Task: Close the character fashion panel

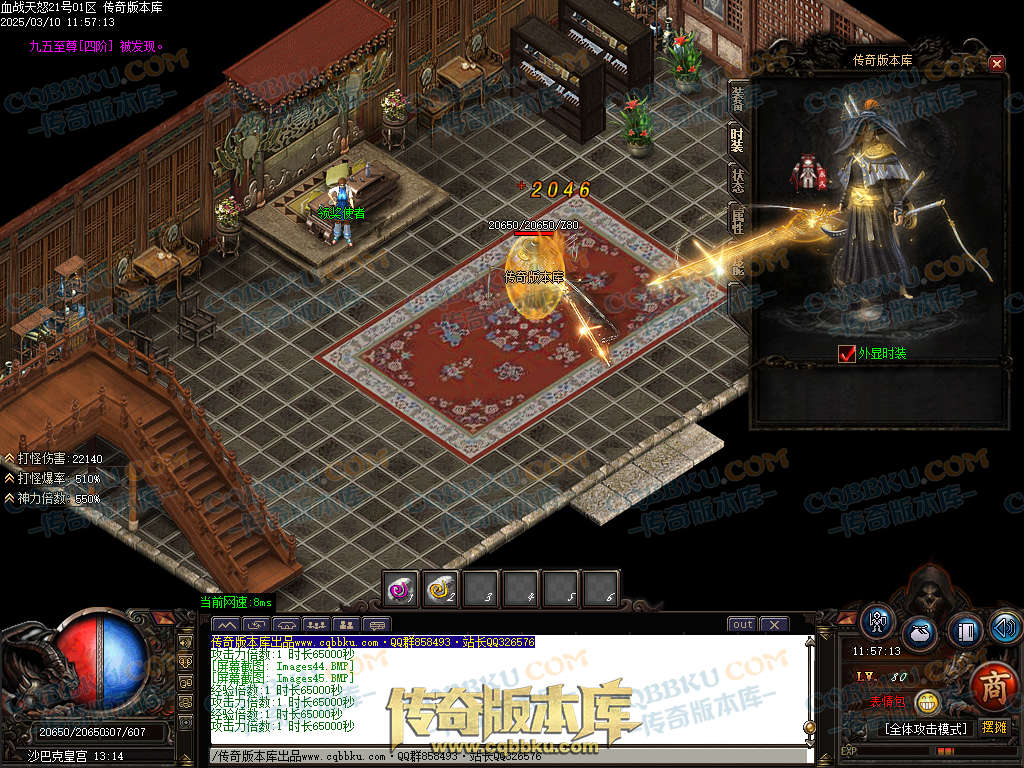Action: point(996,64)
